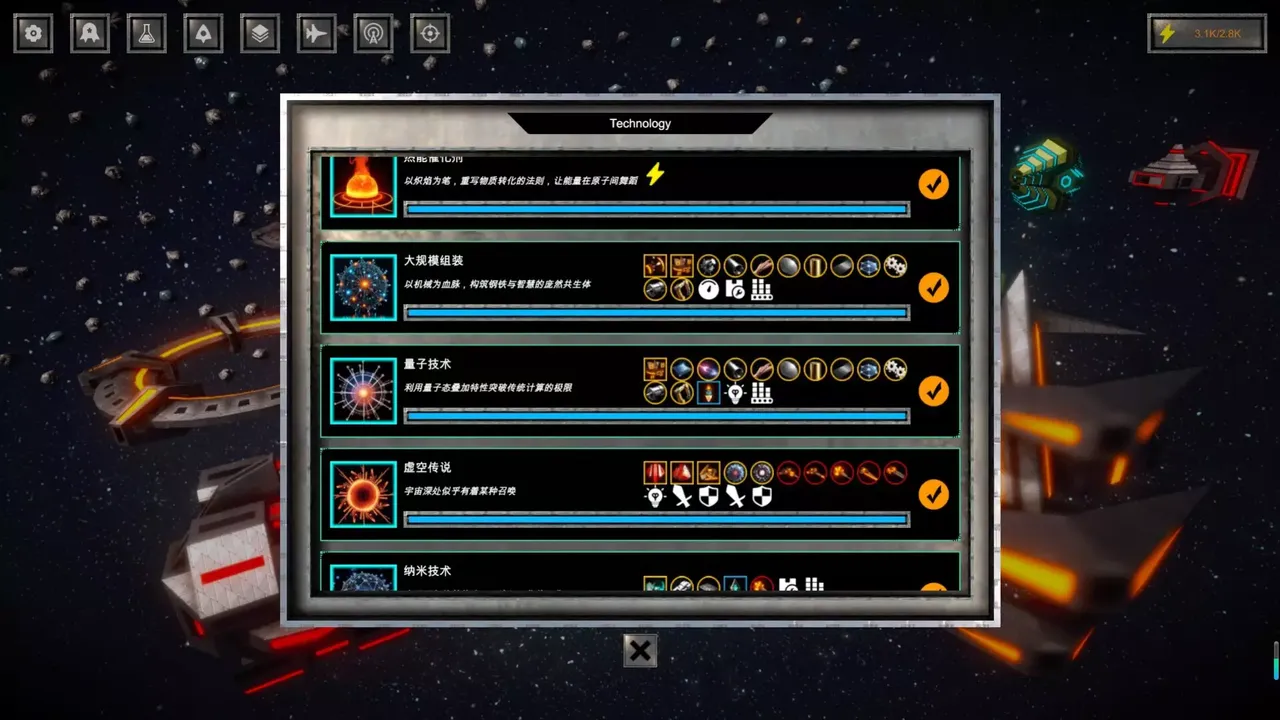Open the alien ghost toolbar icon

(x=89, y=33)
